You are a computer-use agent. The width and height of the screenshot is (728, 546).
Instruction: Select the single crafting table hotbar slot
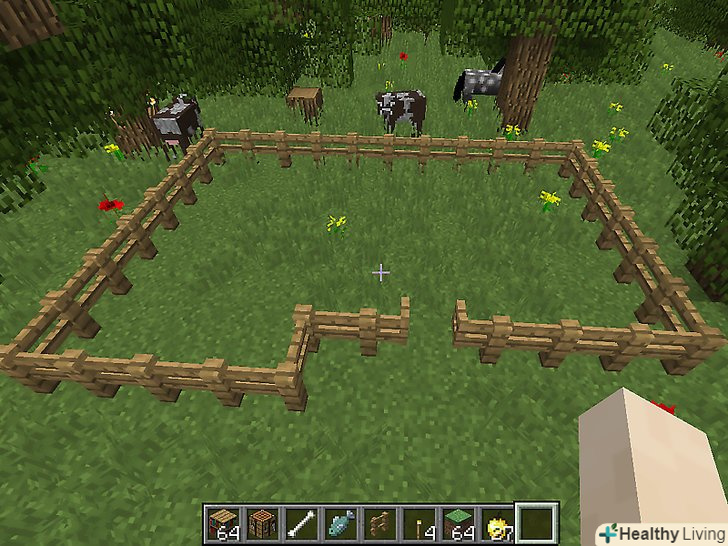261,523
